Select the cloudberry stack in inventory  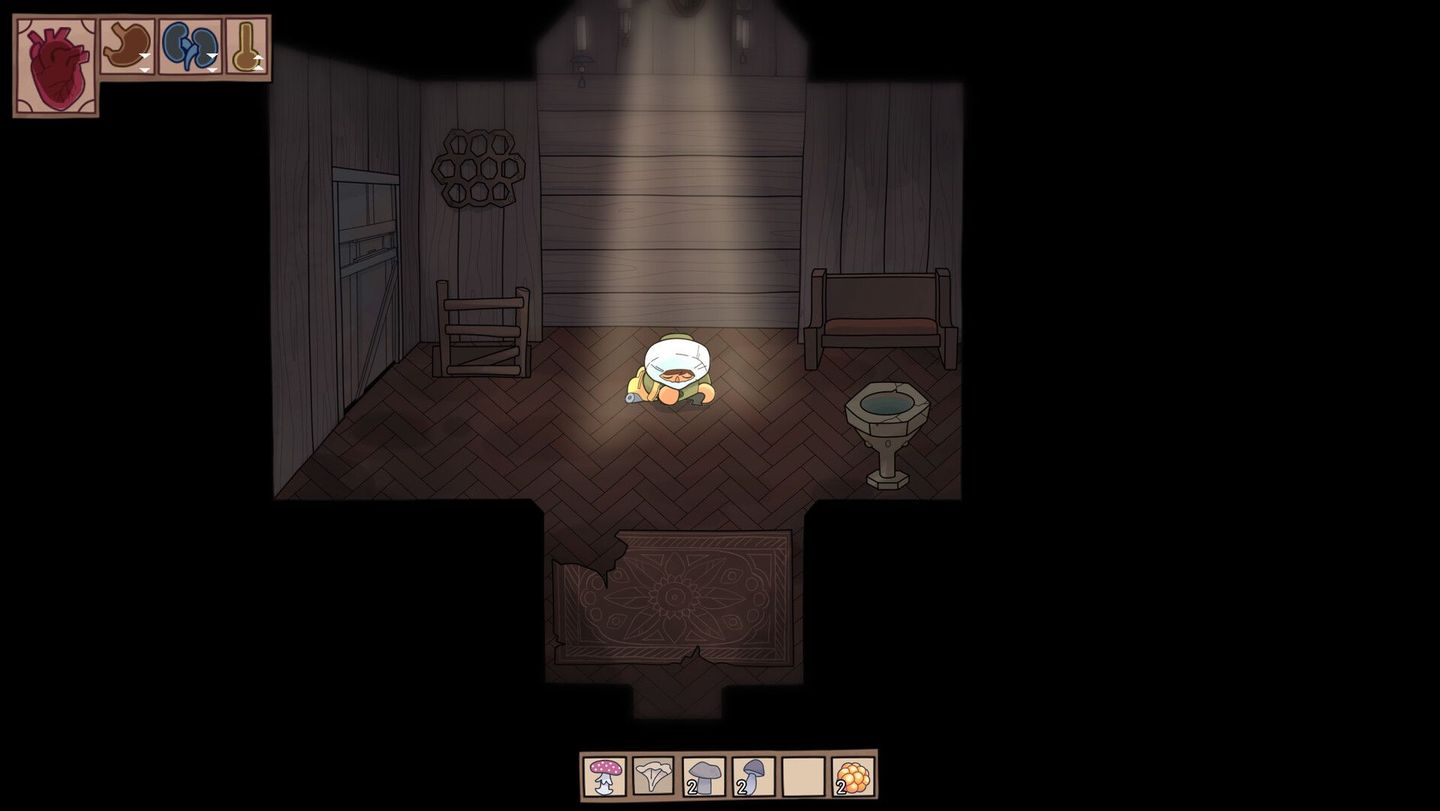[x=852, y=777]
